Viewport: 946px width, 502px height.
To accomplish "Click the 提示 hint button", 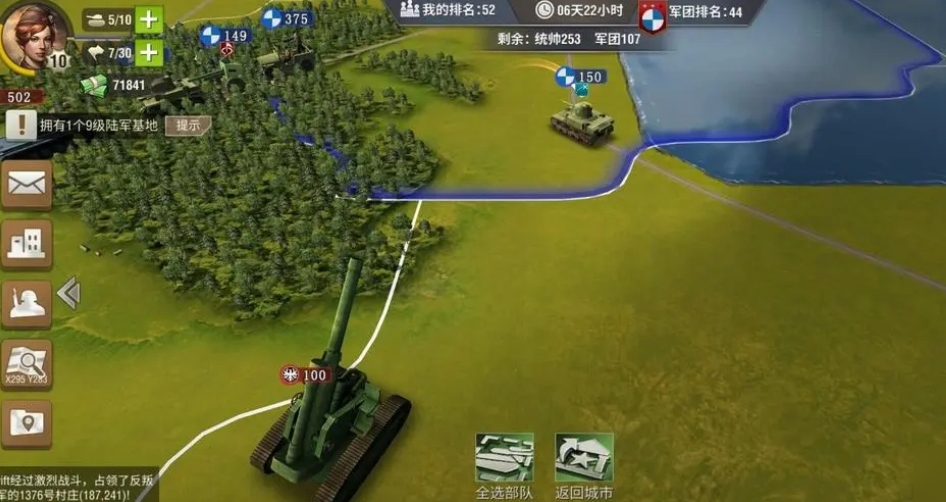I will tap(188, 125).
